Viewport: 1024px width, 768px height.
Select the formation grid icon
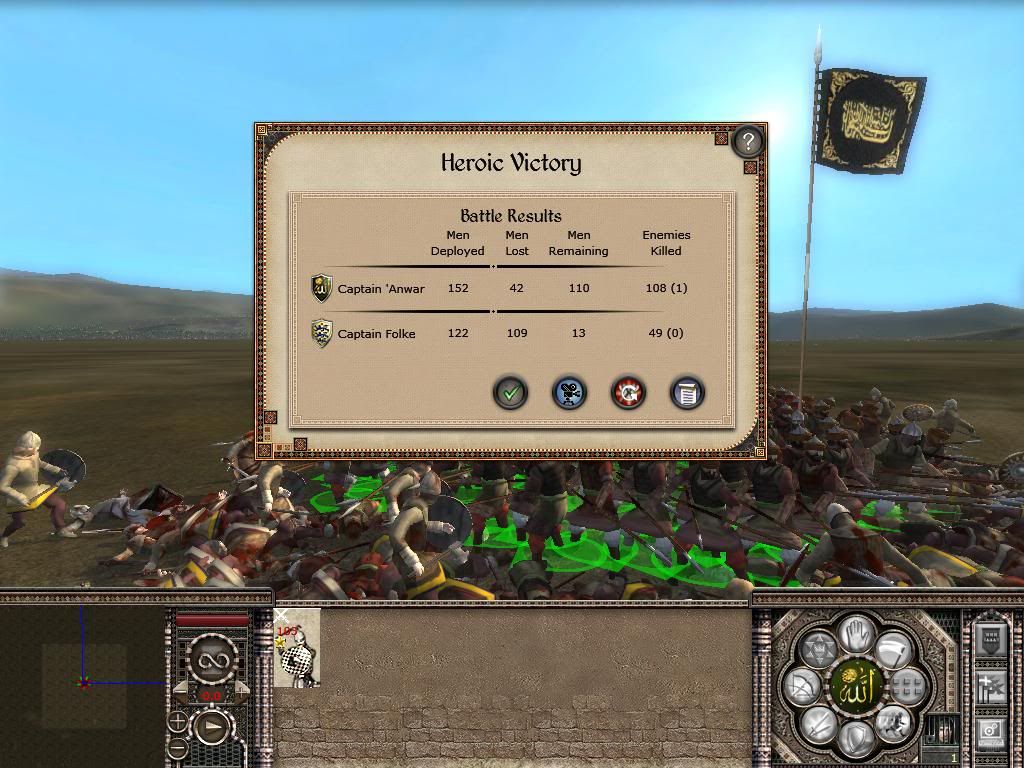(x=906, y=687)
